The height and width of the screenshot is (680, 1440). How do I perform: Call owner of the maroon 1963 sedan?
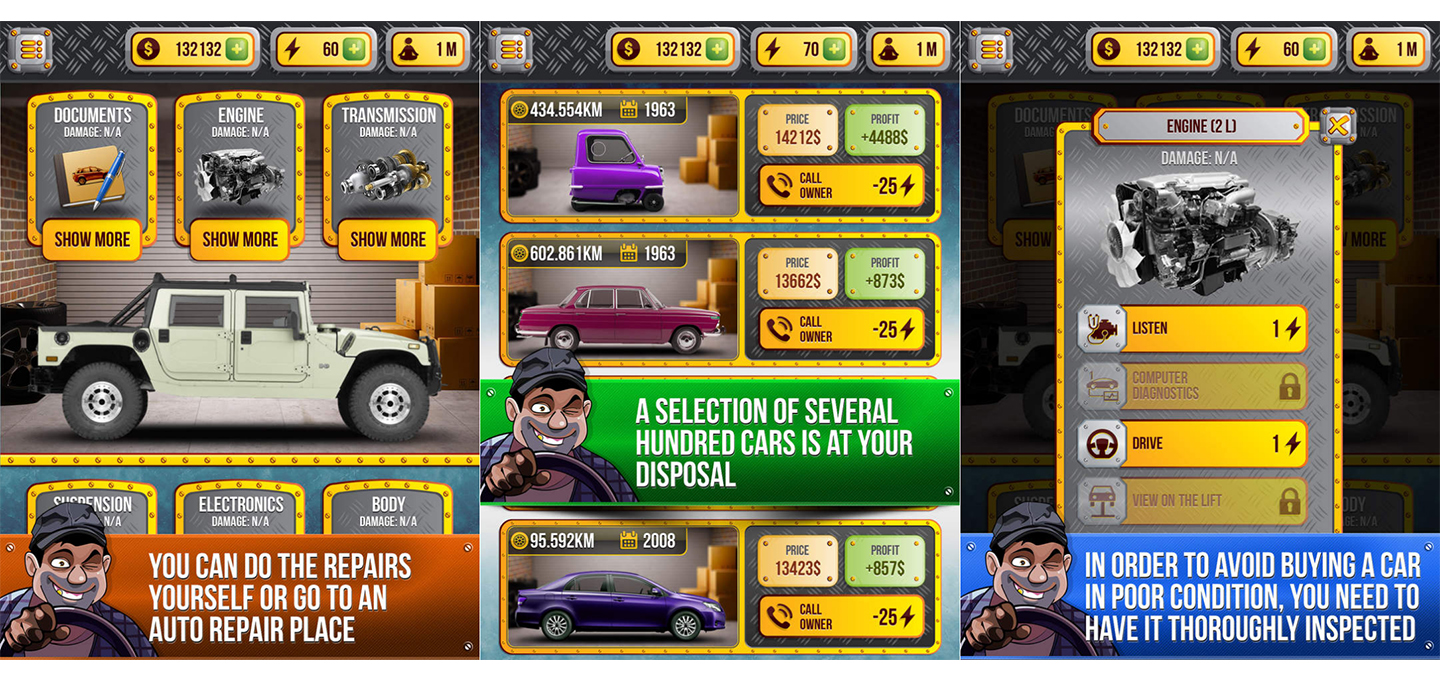tap(840, 330)
